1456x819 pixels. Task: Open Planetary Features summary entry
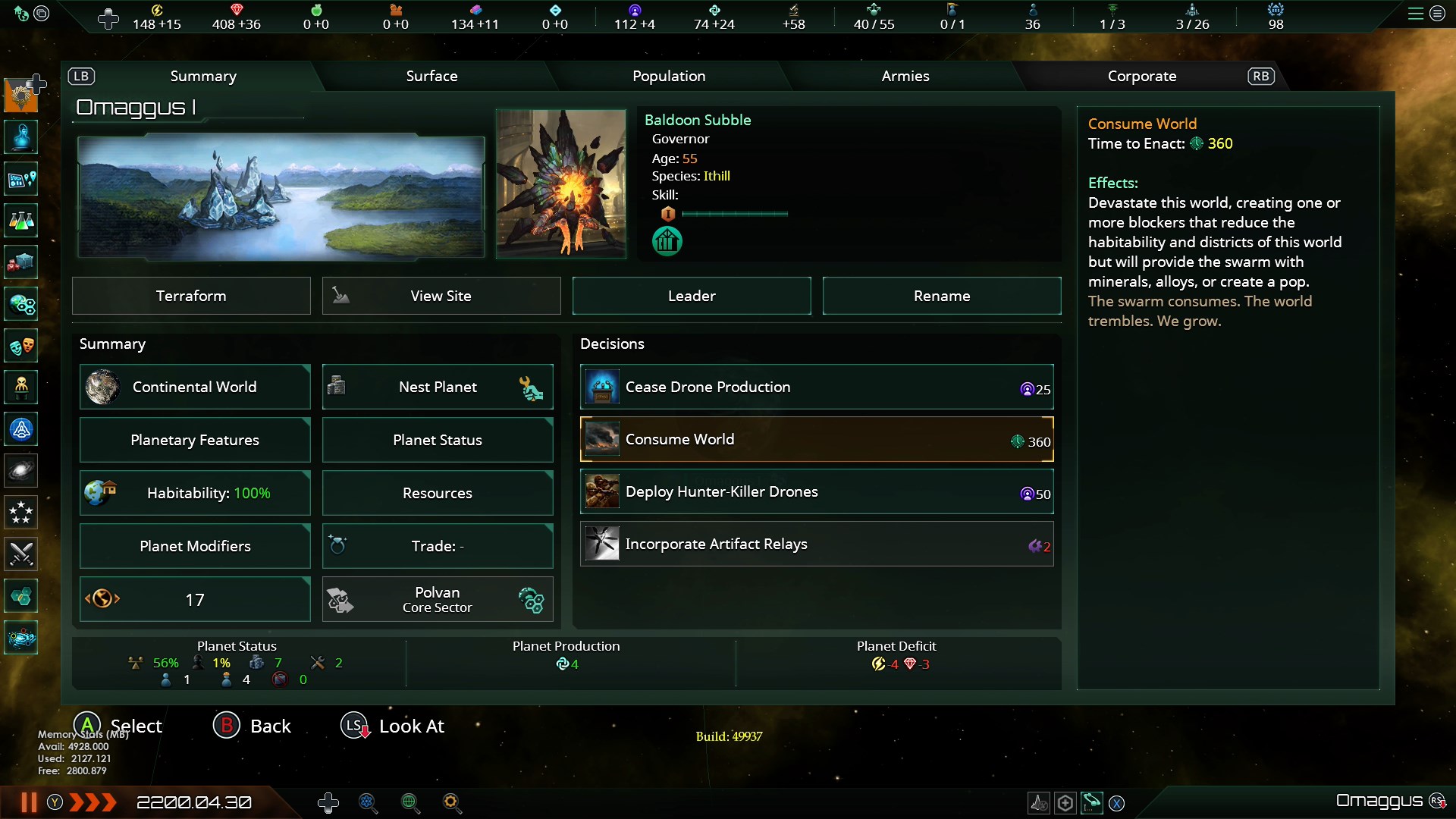pyautogui.click(x=195, y=440)
